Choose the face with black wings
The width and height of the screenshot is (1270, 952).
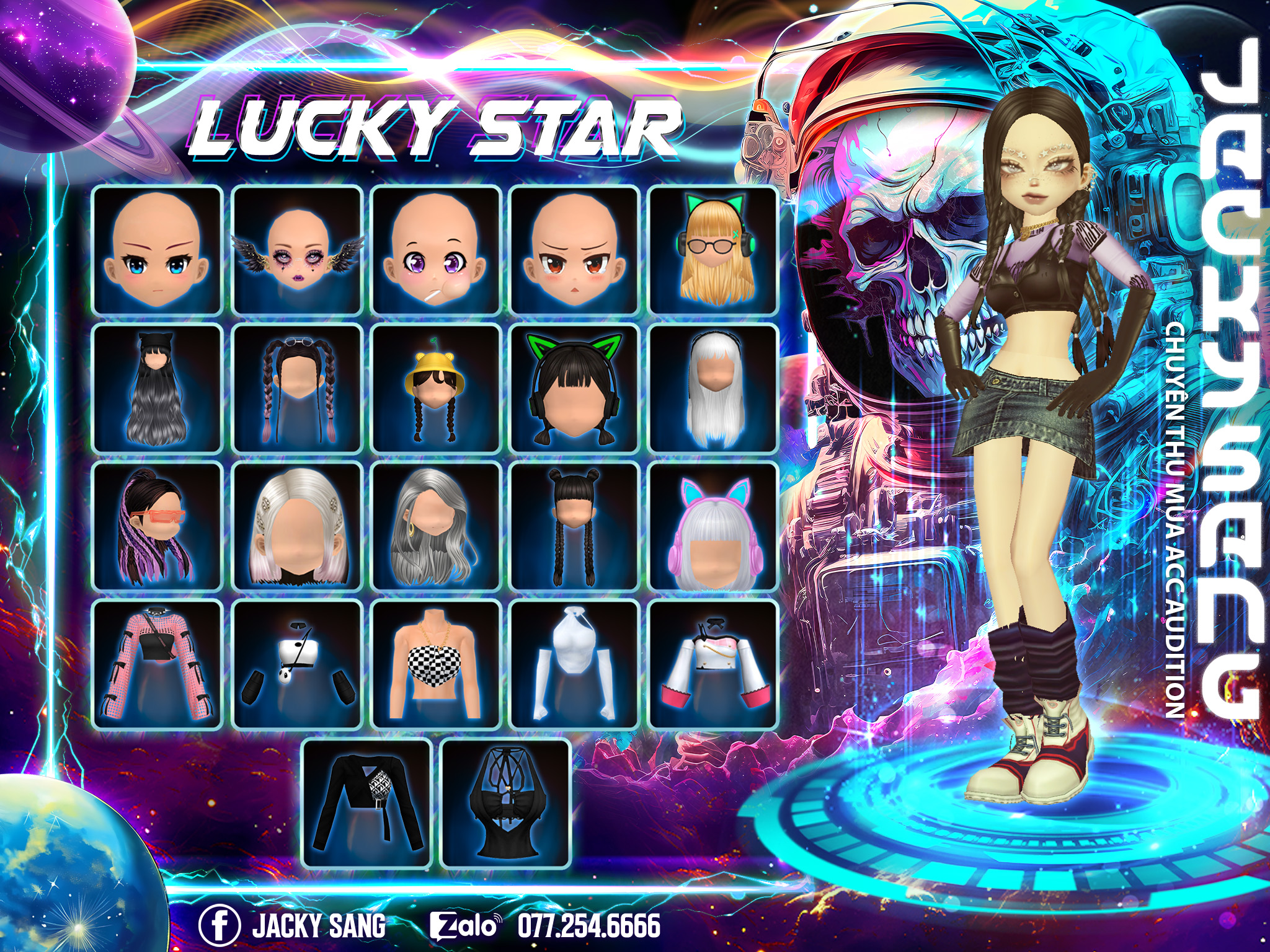coord(297,250)
